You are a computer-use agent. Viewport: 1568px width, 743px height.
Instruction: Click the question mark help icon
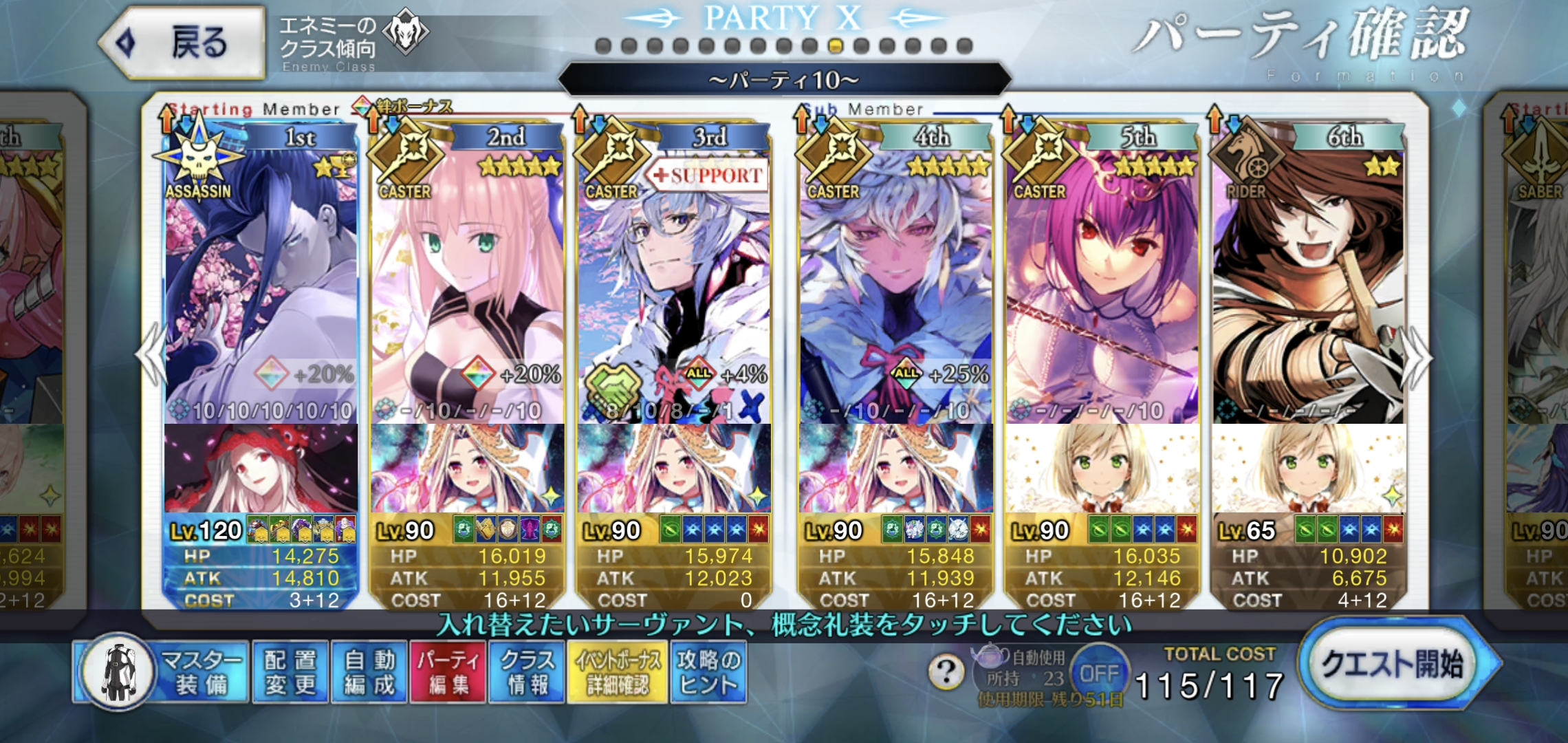pos(946,671)
